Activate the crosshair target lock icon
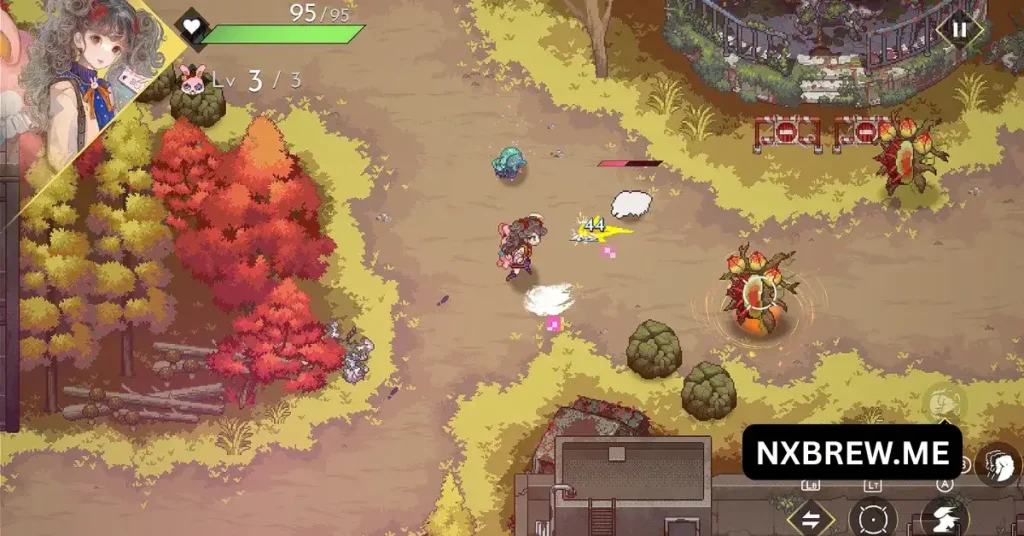The width and height of the screenshot is (1024, 536). tap(872, 518)
